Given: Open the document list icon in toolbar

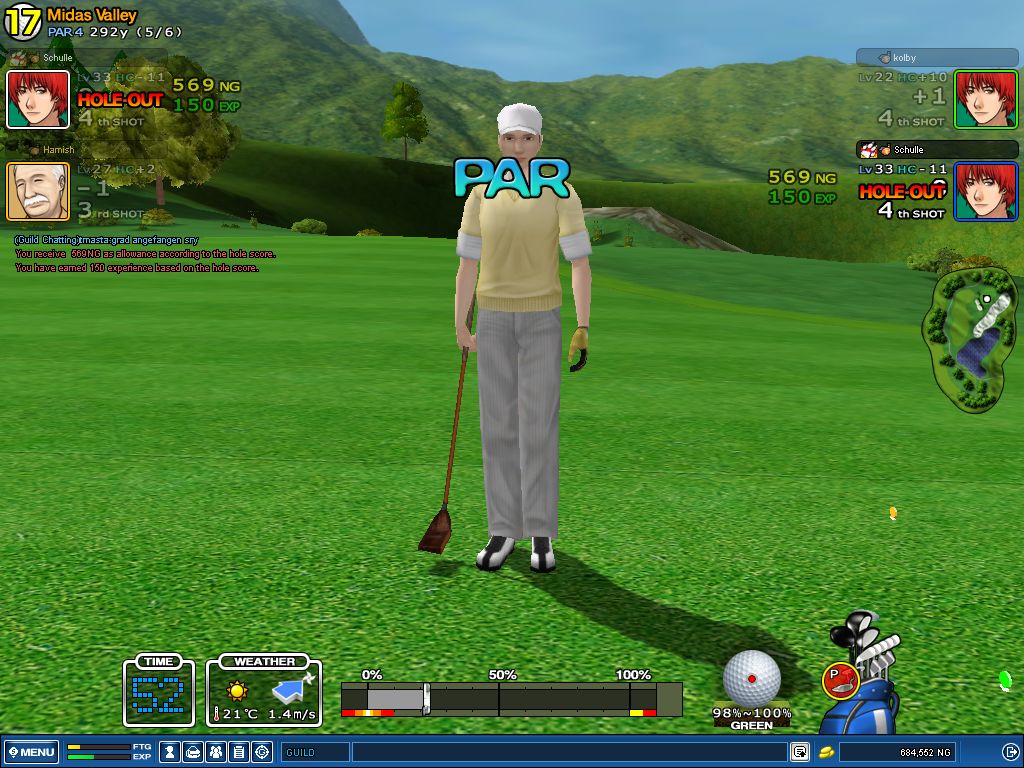Looking at the screenshot, I should pyautogui.click(x=239, y=752).
